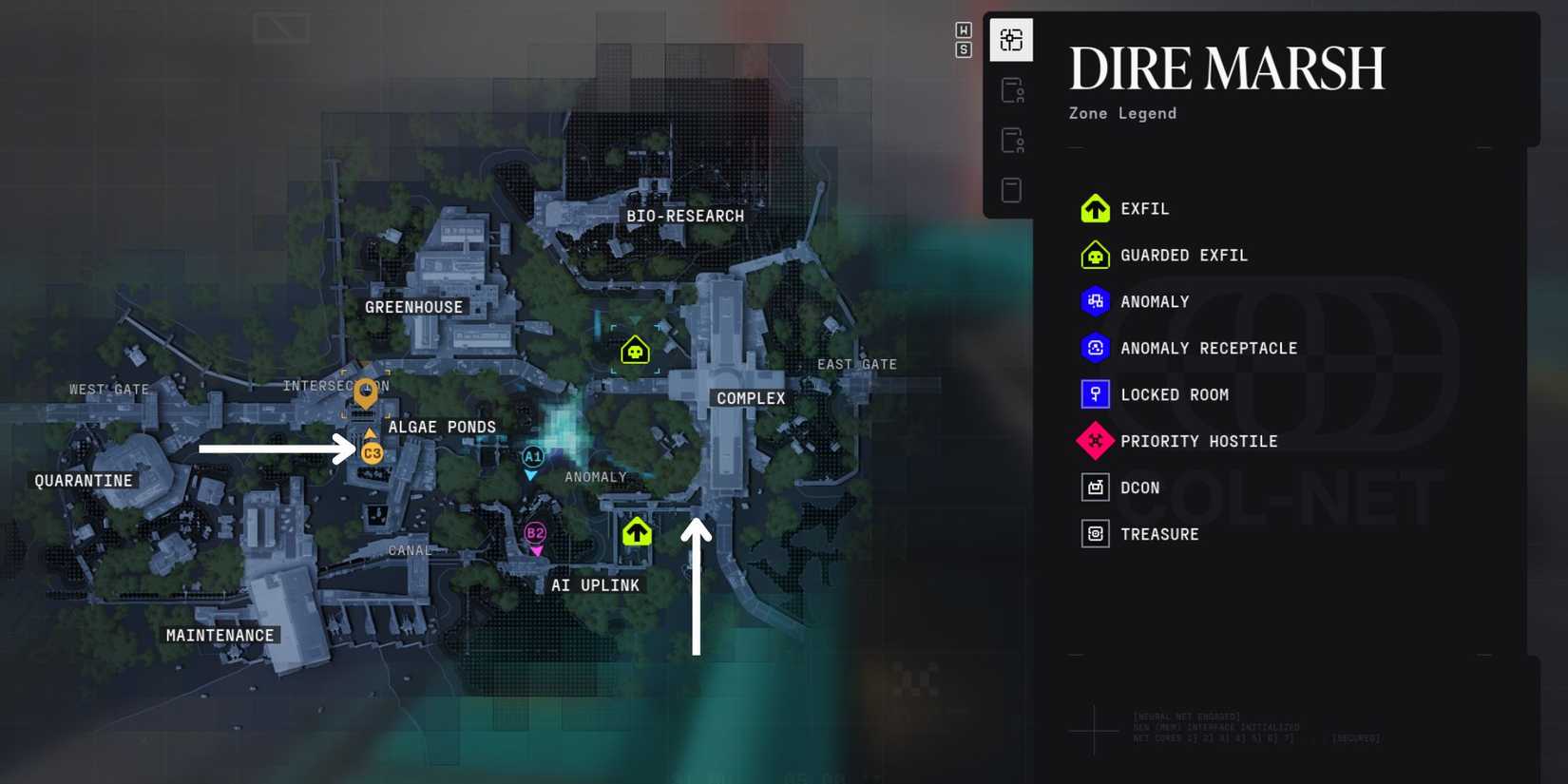Click the Locked Room key icon
The image size is (1568, 784).
tap(1095, 394)
